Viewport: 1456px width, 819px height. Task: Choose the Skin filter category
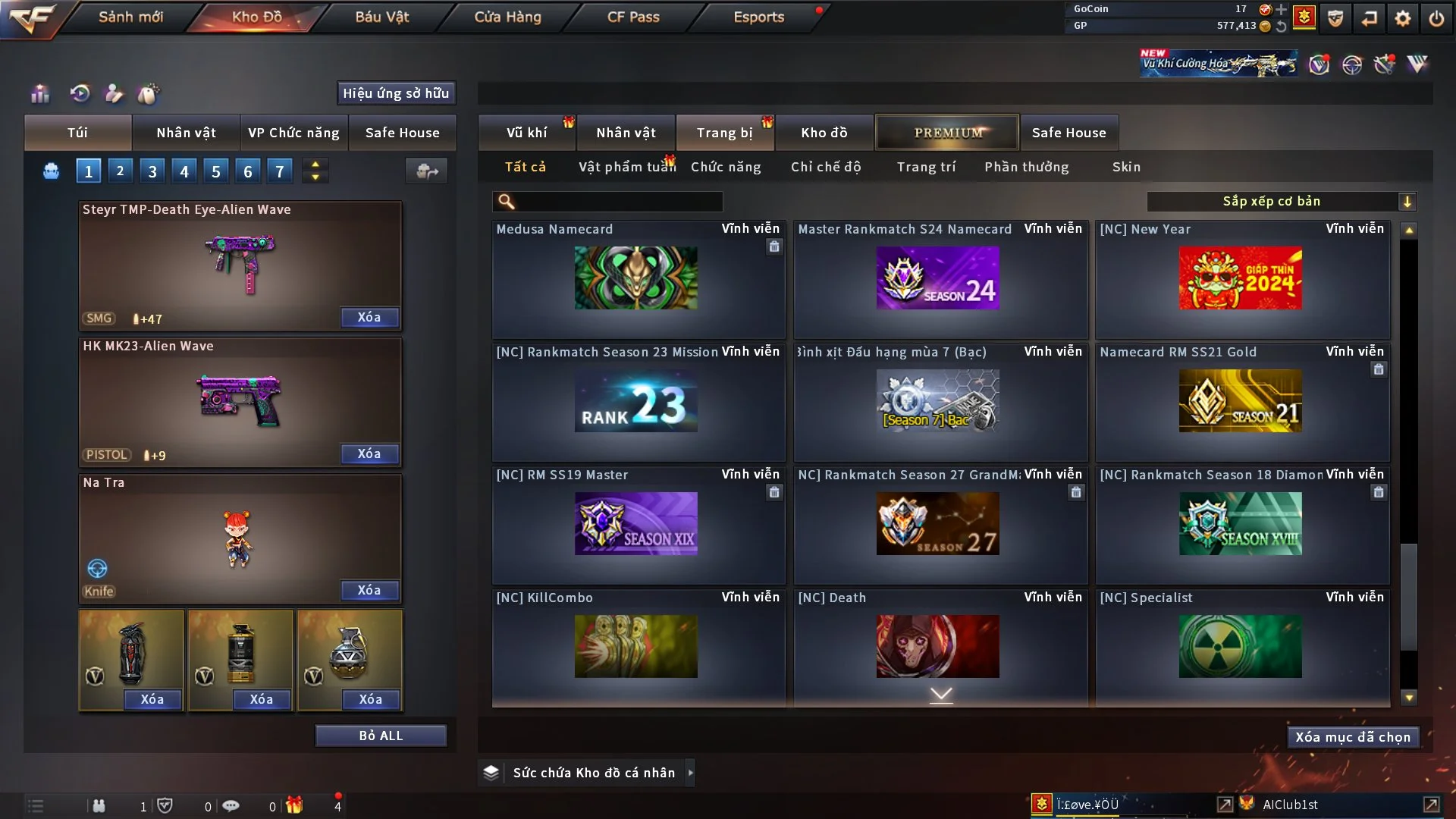[x=1126, y=167]
